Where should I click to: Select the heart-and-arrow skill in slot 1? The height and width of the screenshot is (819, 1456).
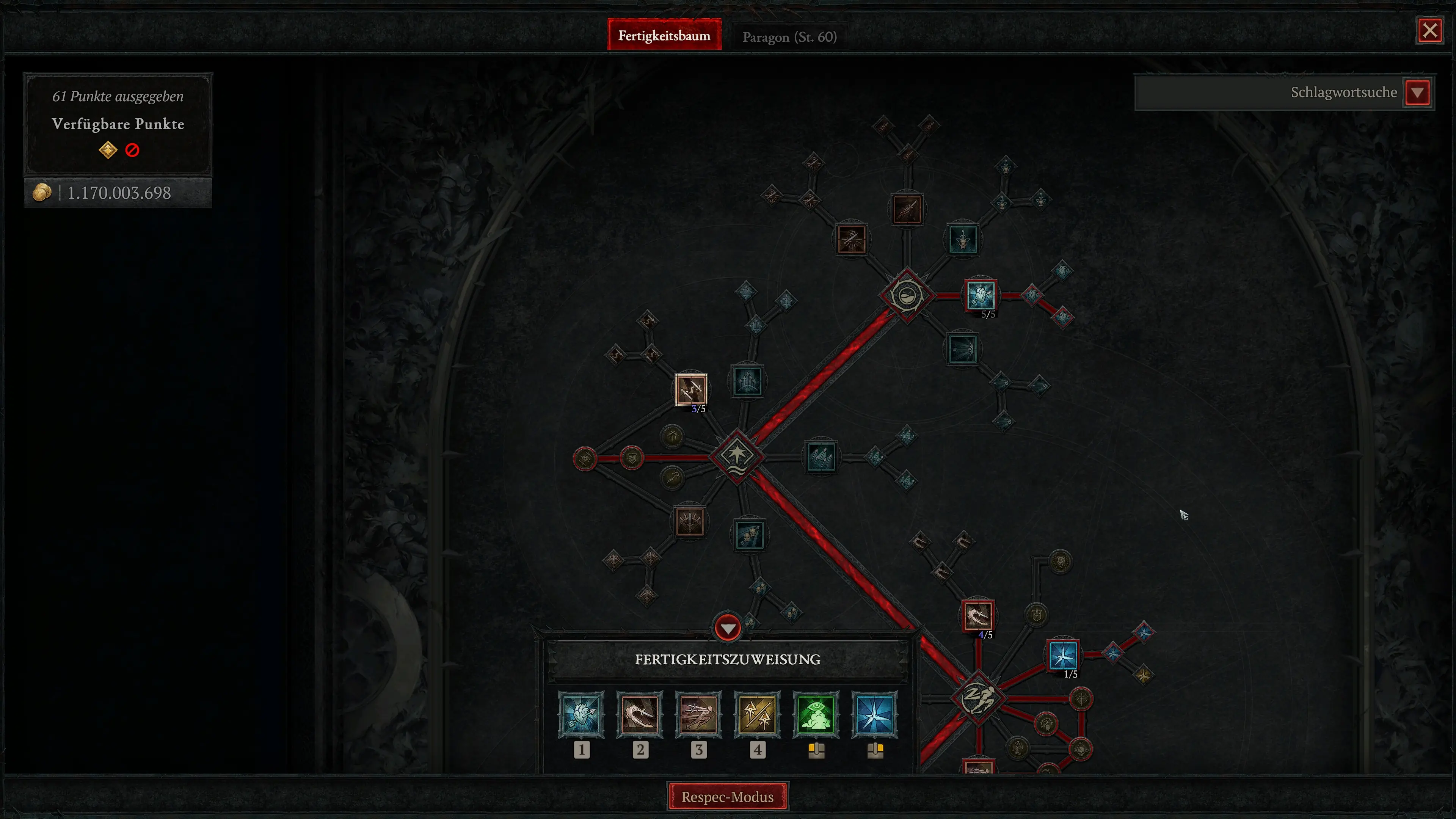pyautogui.click(x=581, y=714)
